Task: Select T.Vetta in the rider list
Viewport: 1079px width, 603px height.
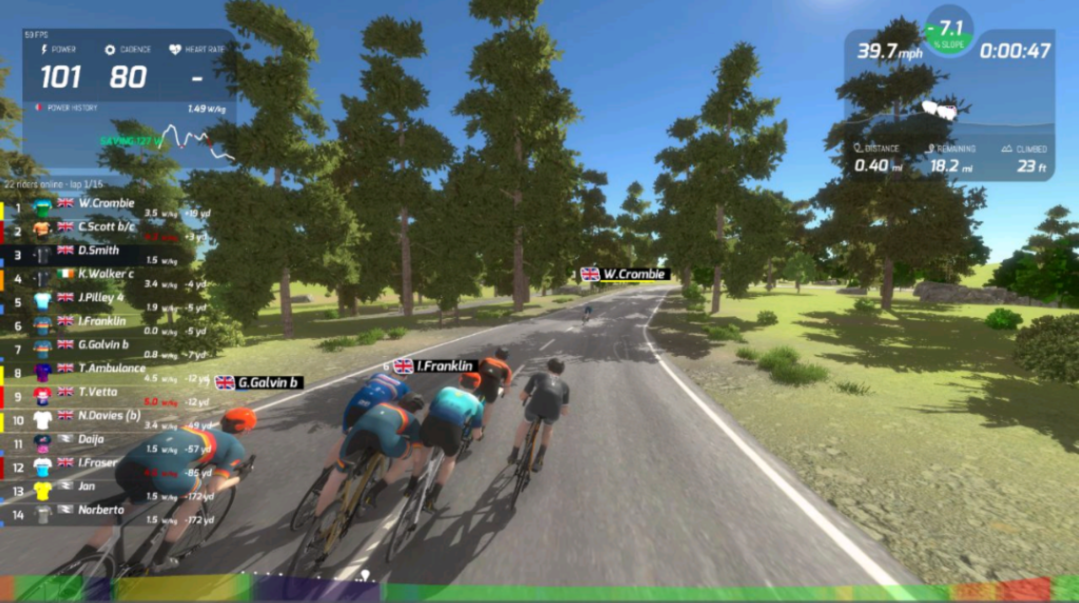Action: (98, 392)
